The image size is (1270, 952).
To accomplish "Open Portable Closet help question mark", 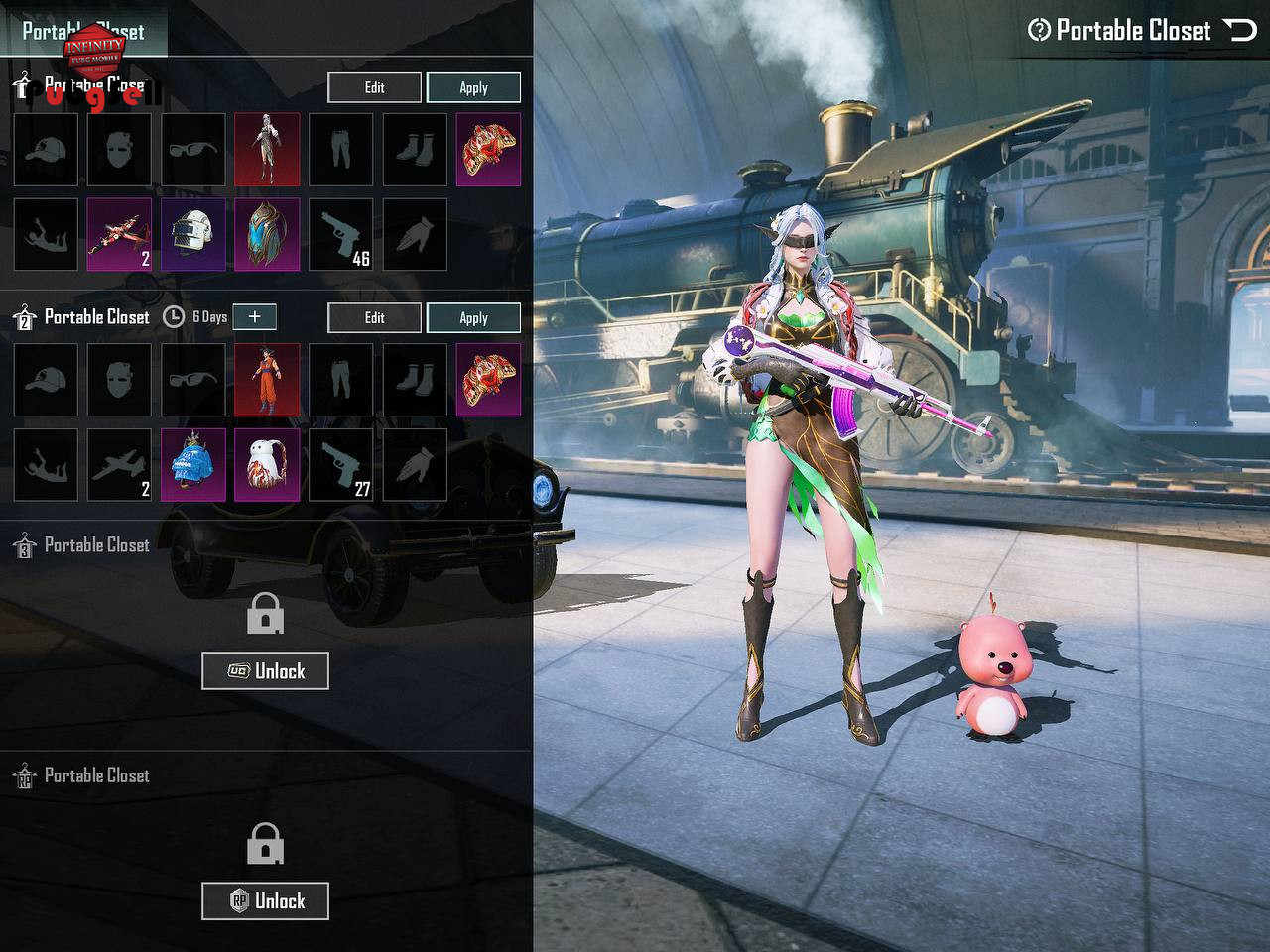I will [1039, 30].
